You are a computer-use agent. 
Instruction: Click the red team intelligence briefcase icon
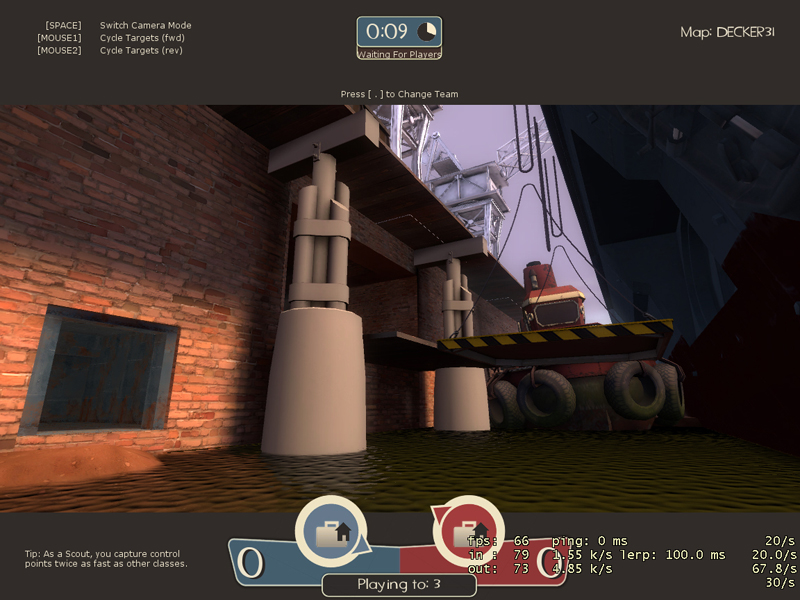point(467,533)
